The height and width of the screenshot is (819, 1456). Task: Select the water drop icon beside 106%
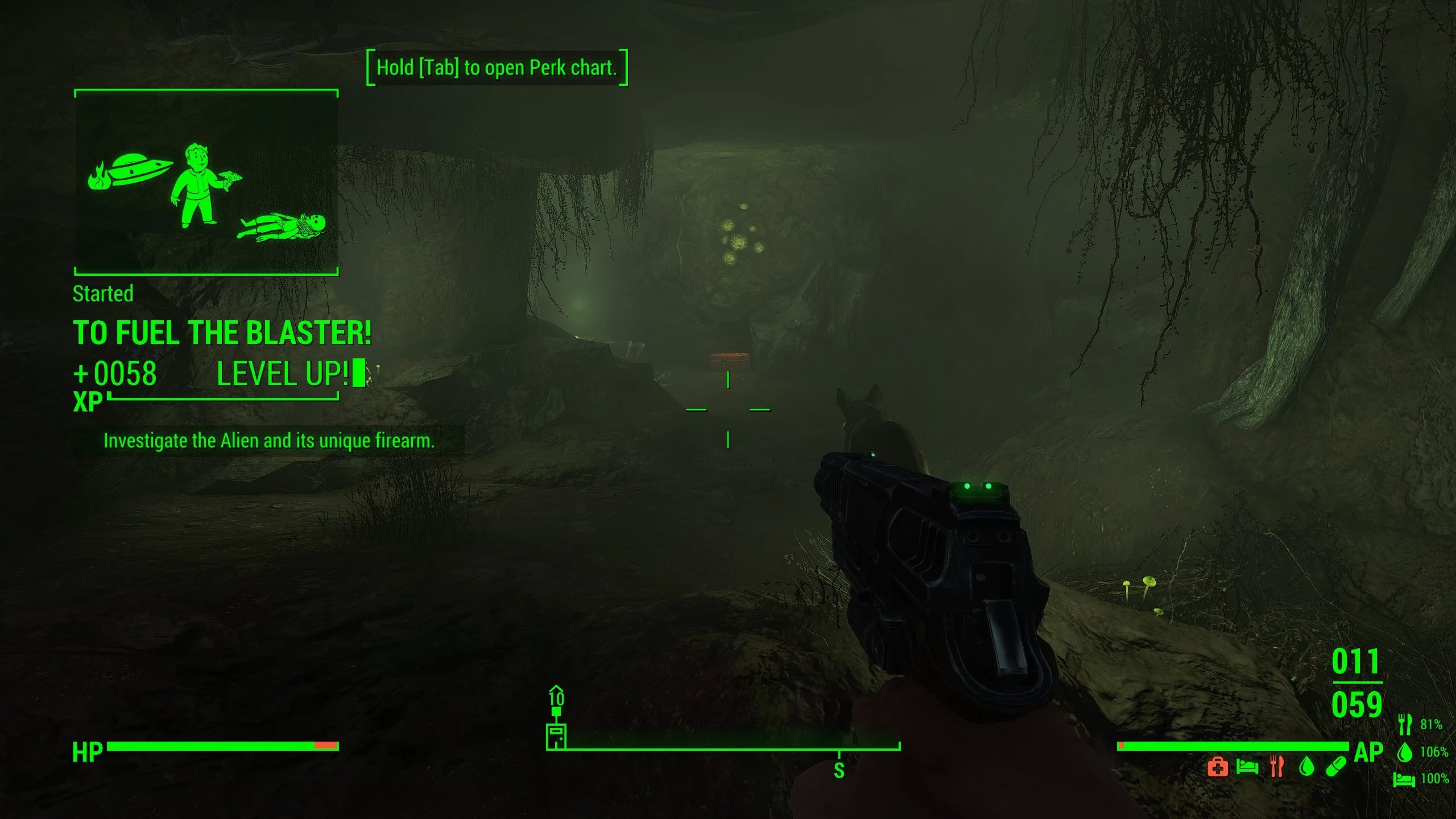pos(1405,752)
